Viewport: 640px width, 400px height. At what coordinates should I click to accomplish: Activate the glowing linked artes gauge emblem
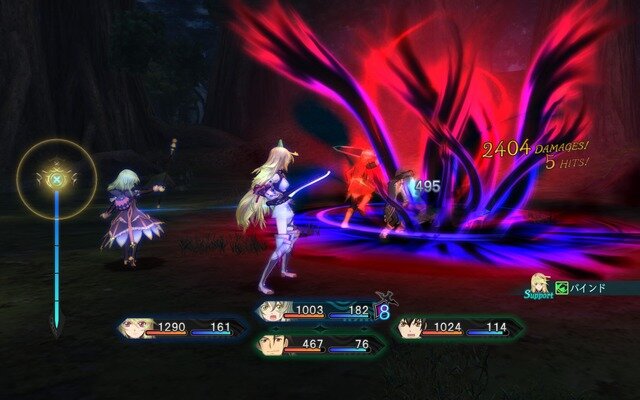click(x=57, y=181)
